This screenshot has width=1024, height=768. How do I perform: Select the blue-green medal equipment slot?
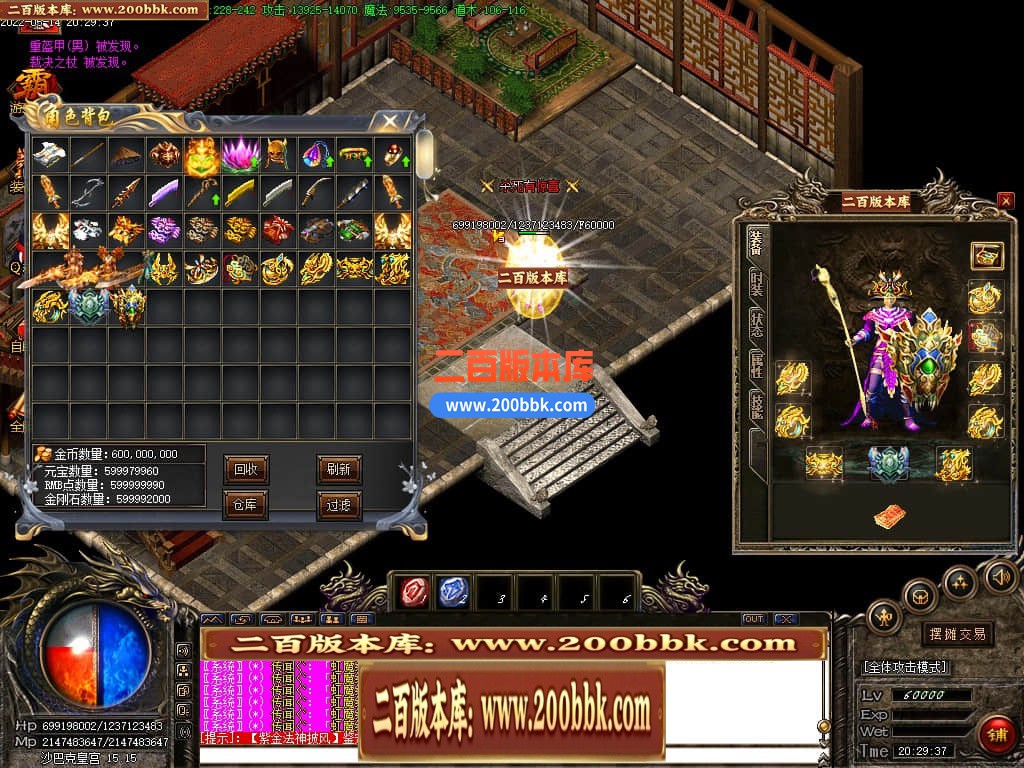[887, 463]
